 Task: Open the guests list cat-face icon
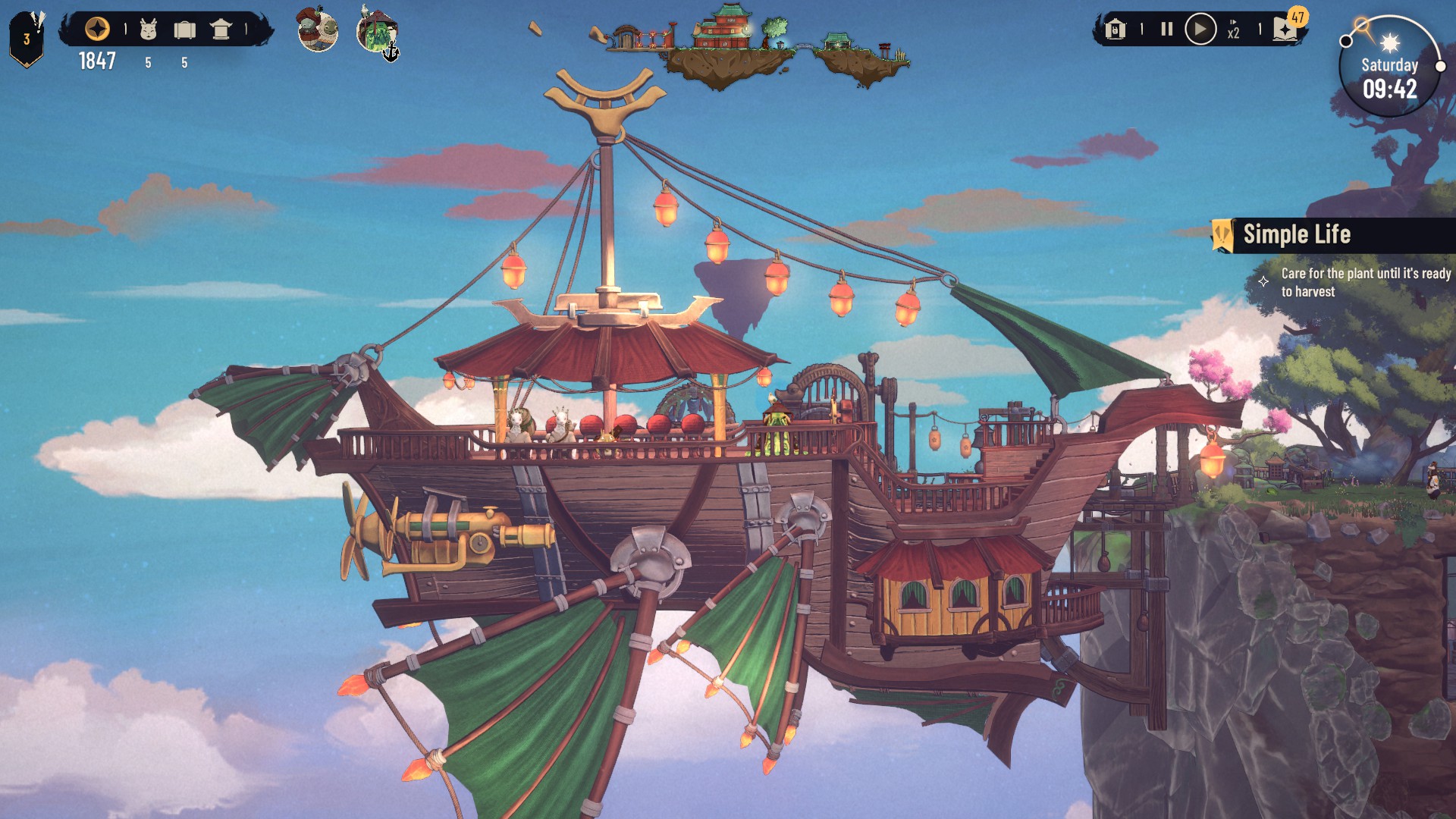149,30
